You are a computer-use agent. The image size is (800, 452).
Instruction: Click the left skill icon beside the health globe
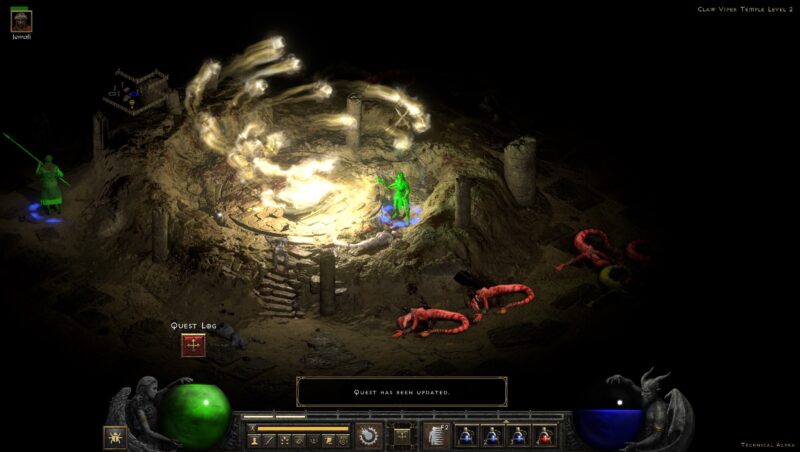(115, 437)
